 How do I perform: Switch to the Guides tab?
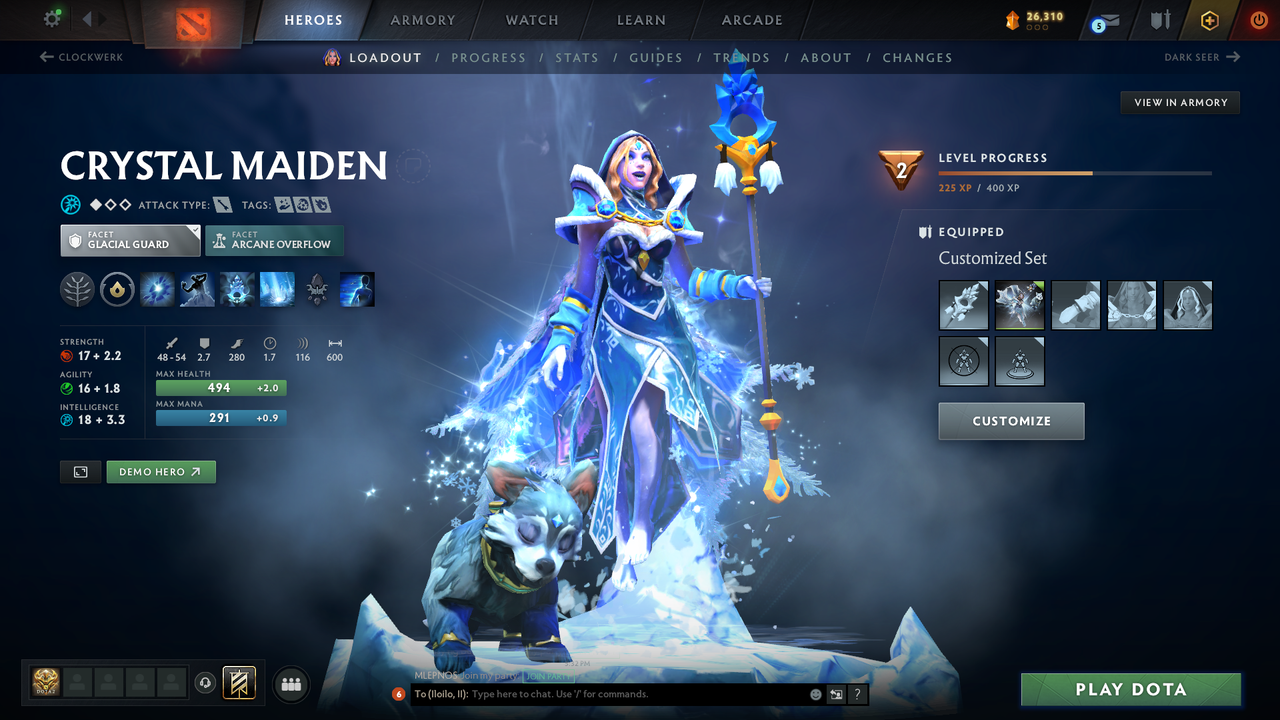[655, 57]
